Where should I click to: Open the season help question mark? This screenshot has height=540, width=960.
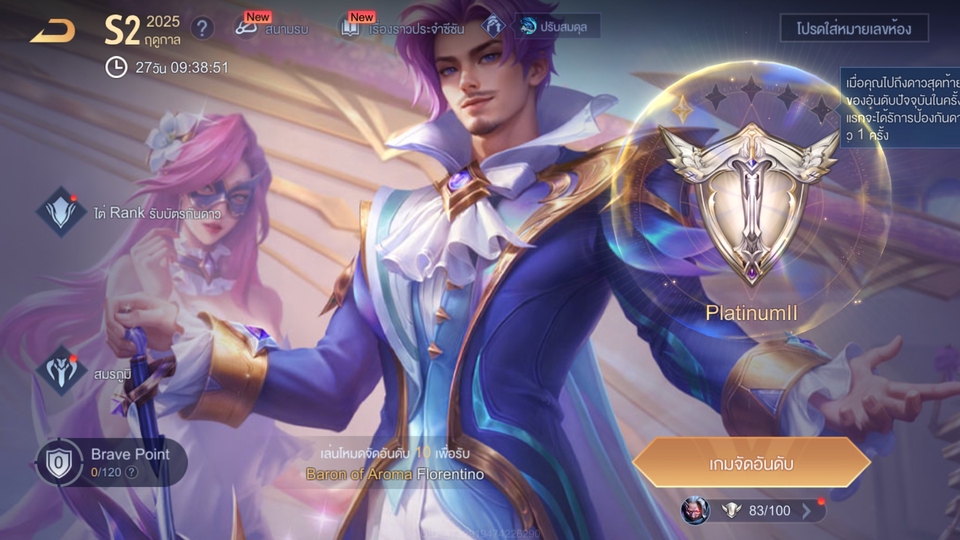[x=202, y=28]
